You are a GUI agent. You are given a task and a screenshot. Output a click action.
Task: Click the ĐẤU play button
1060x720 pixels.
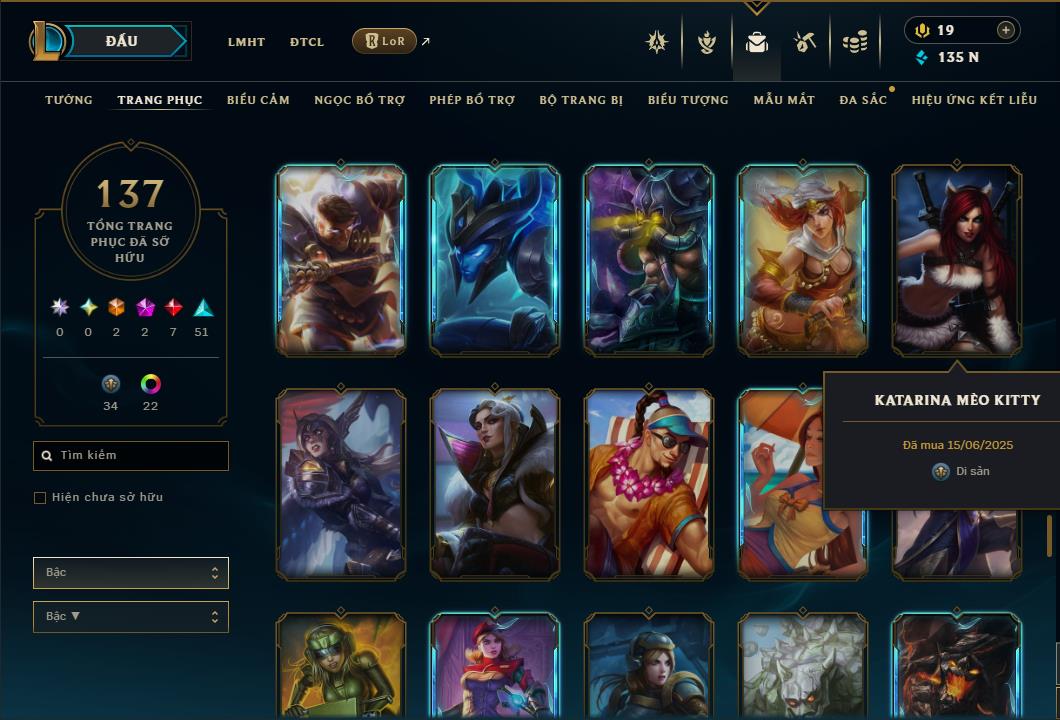tap(121, 41)
